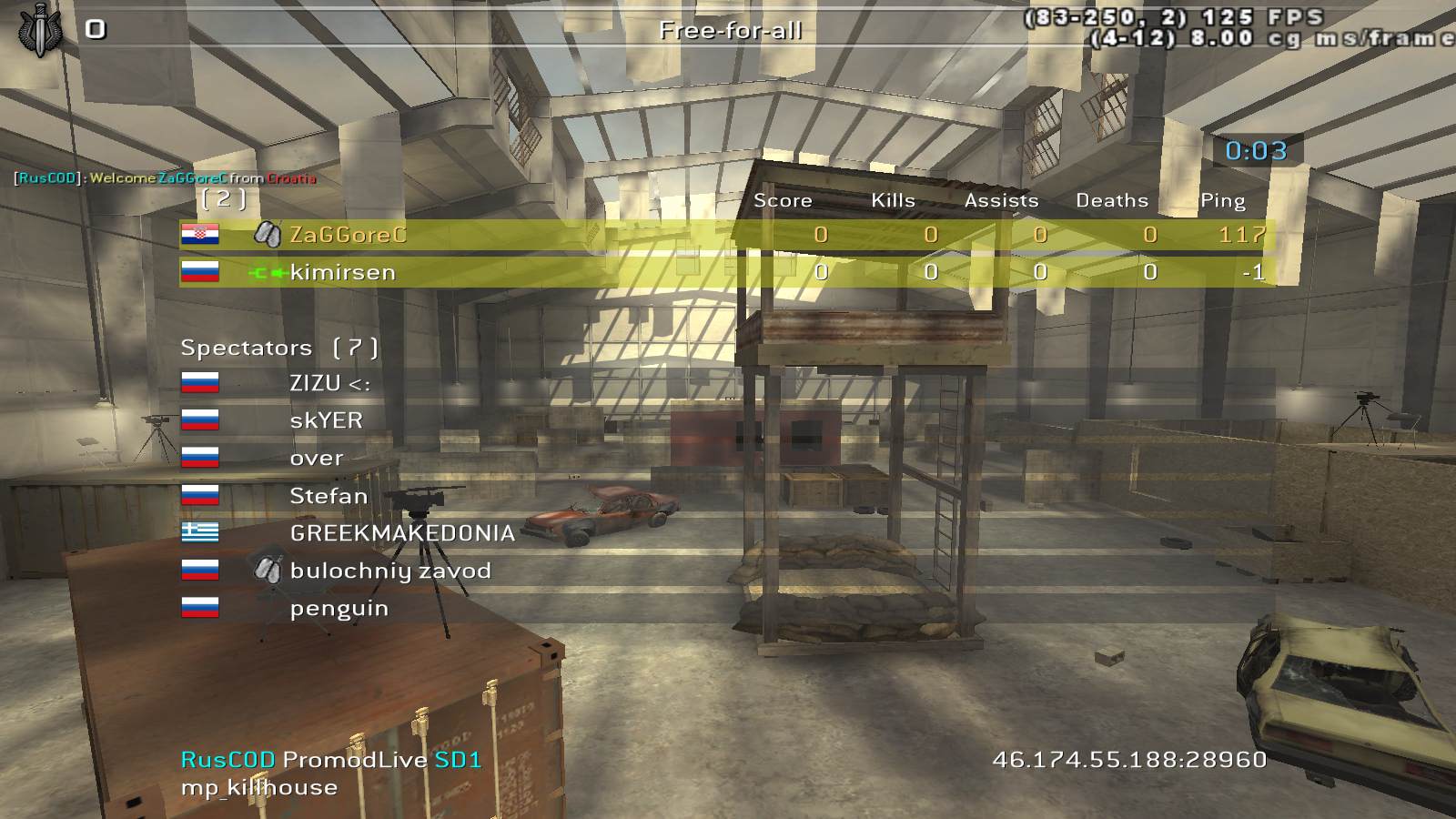Click spectator bulochniy zavod

coord(389,571)
